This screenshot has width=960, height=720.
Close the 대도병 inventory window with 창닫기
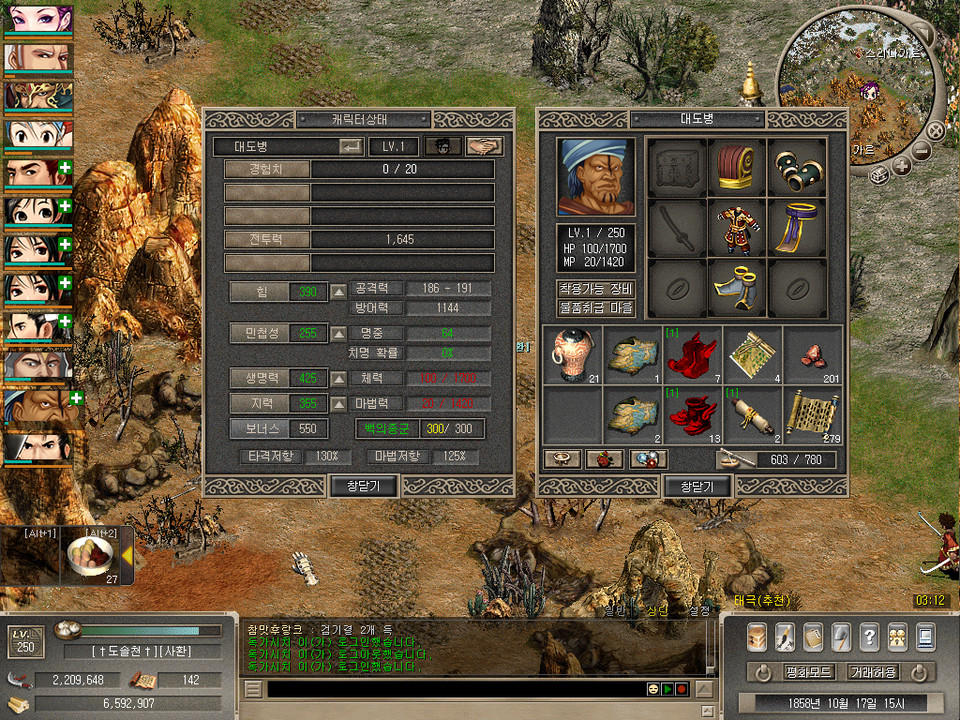pos(697,486)
